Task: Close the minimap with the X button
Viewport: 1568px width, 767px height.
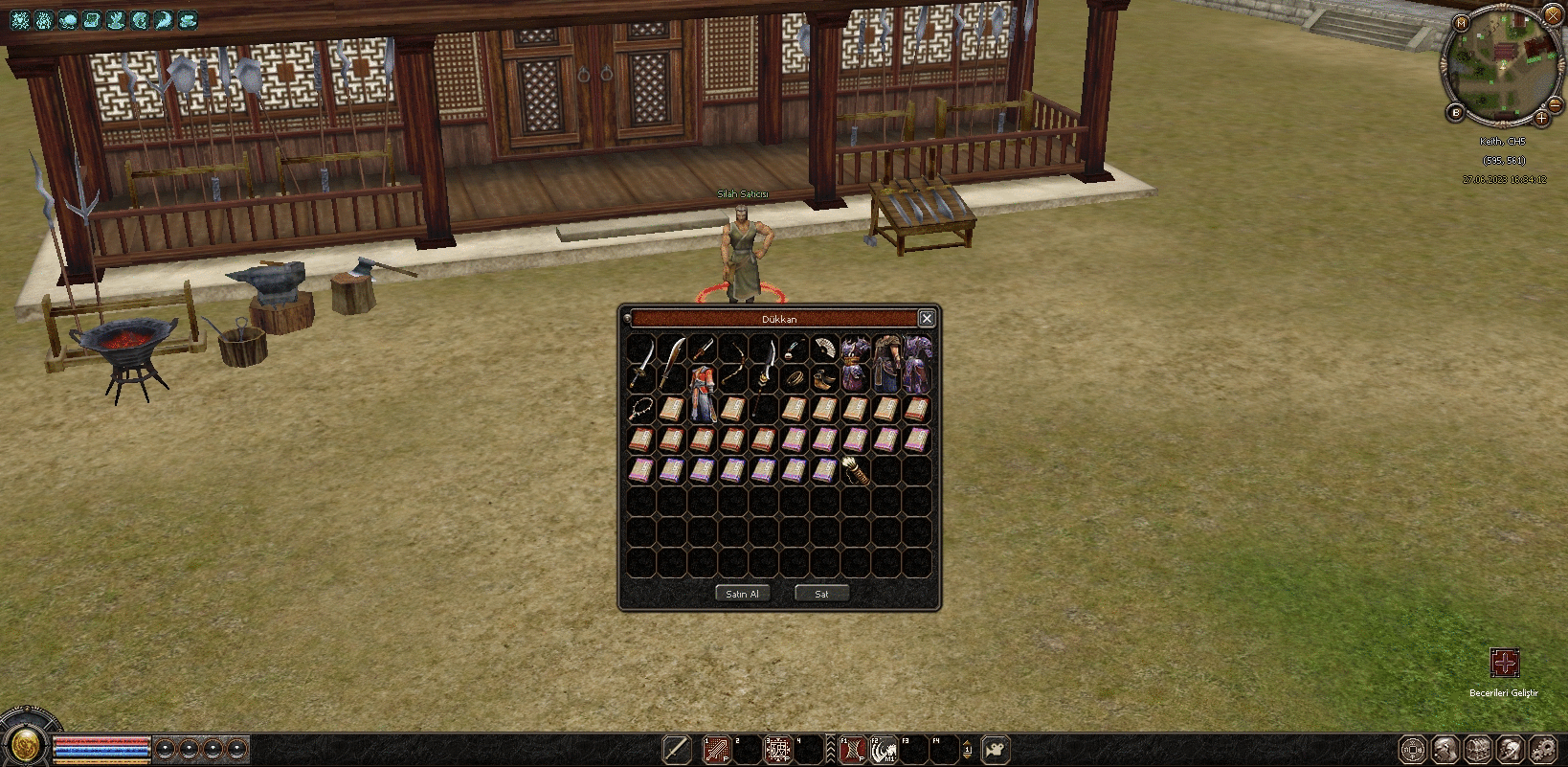Action: pos(1553,14)
